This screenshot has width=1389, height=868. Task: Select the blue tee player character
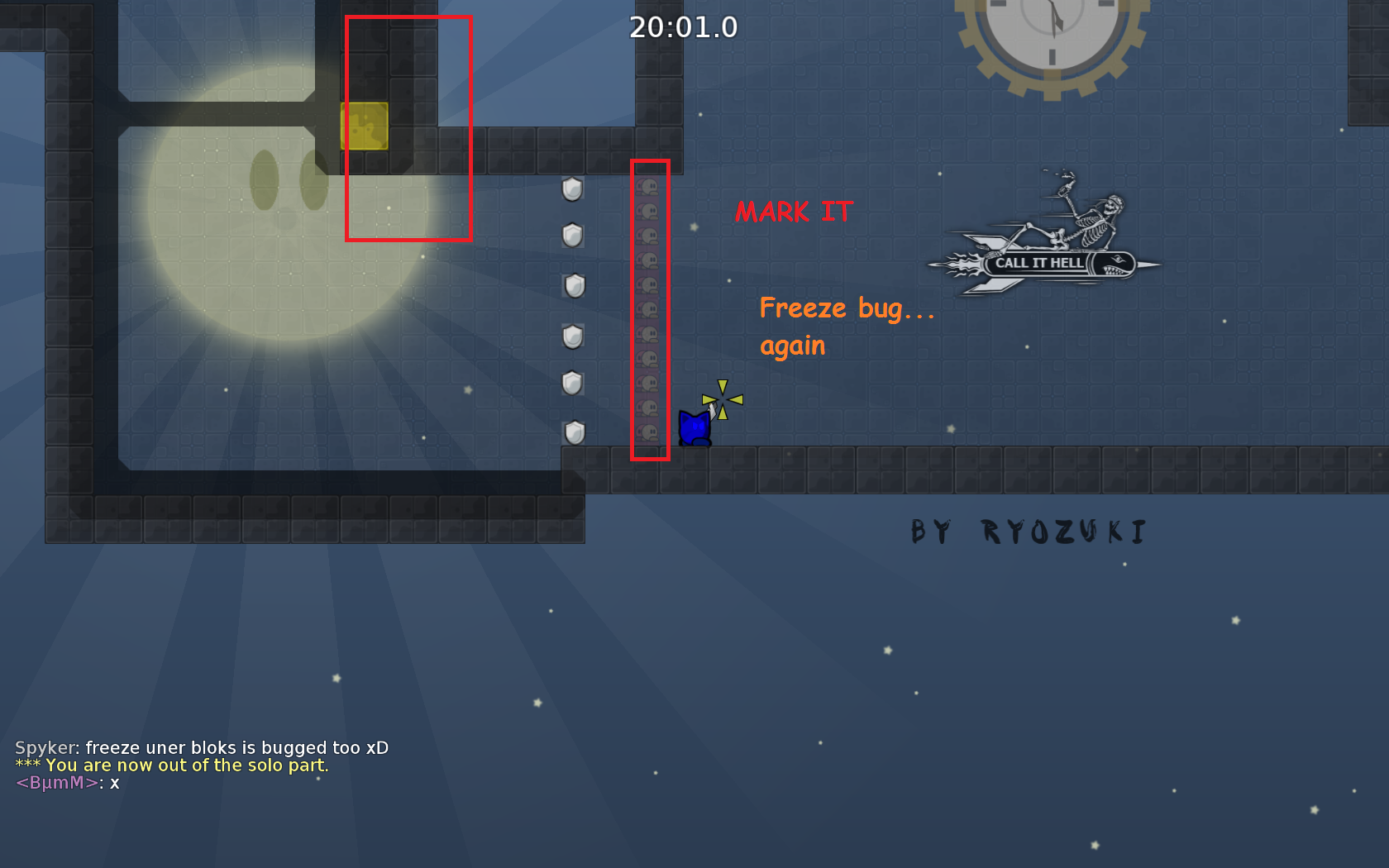click(694, 426)
